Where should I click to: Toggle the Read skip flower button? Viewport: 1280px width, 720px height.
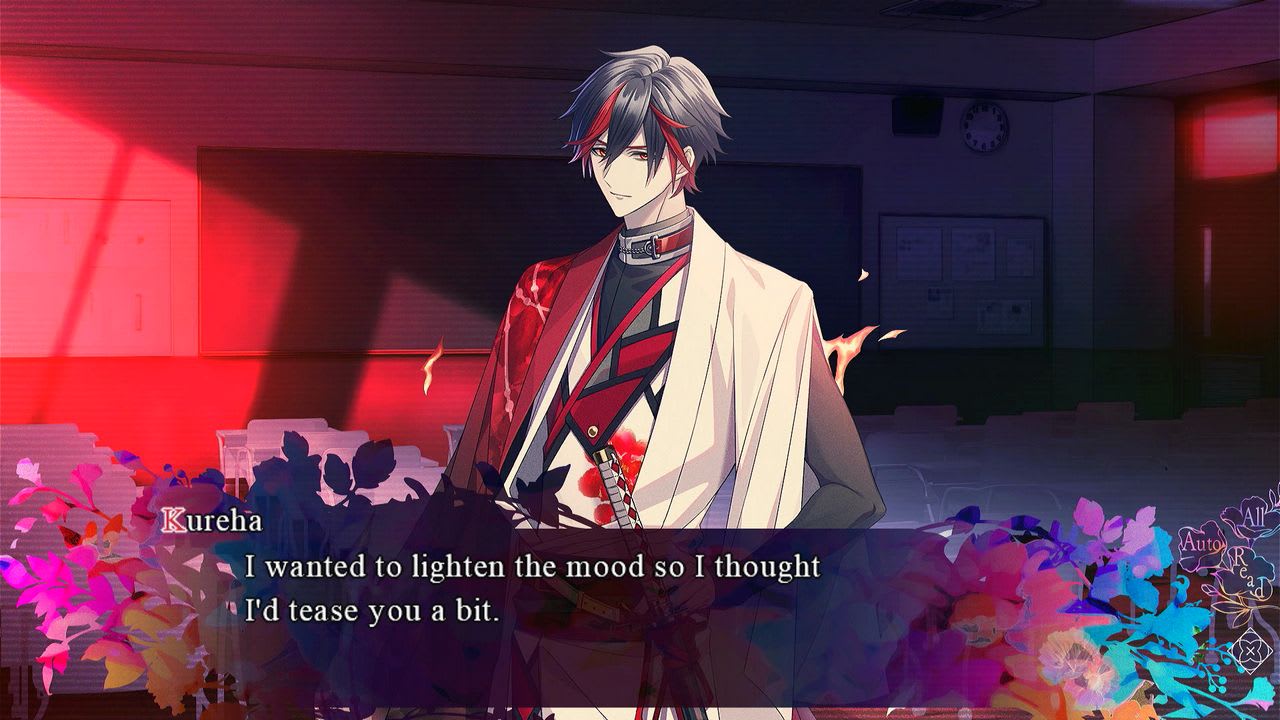pos(1246,574)
